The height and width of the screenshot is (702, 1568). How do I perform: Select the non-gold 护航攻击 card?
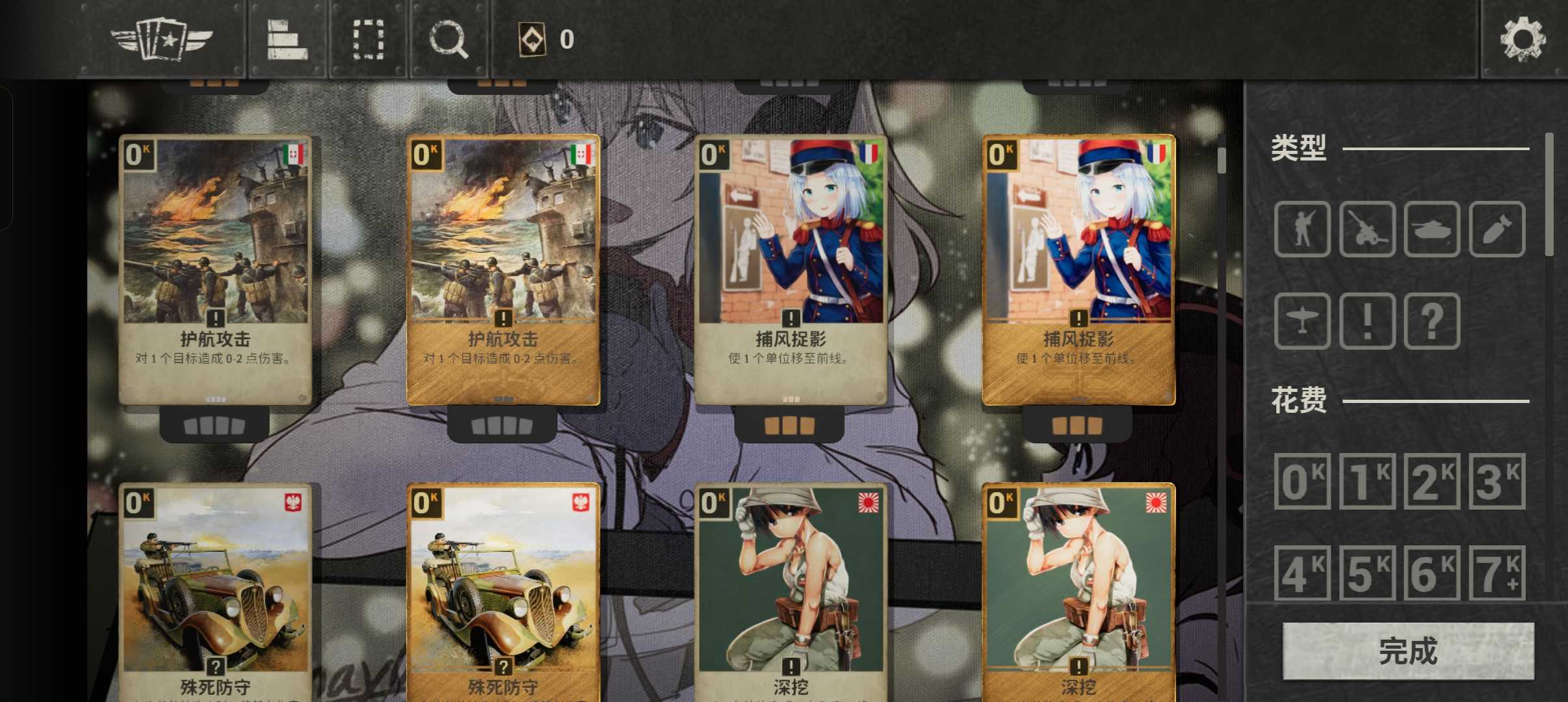(x=215, y=270)
